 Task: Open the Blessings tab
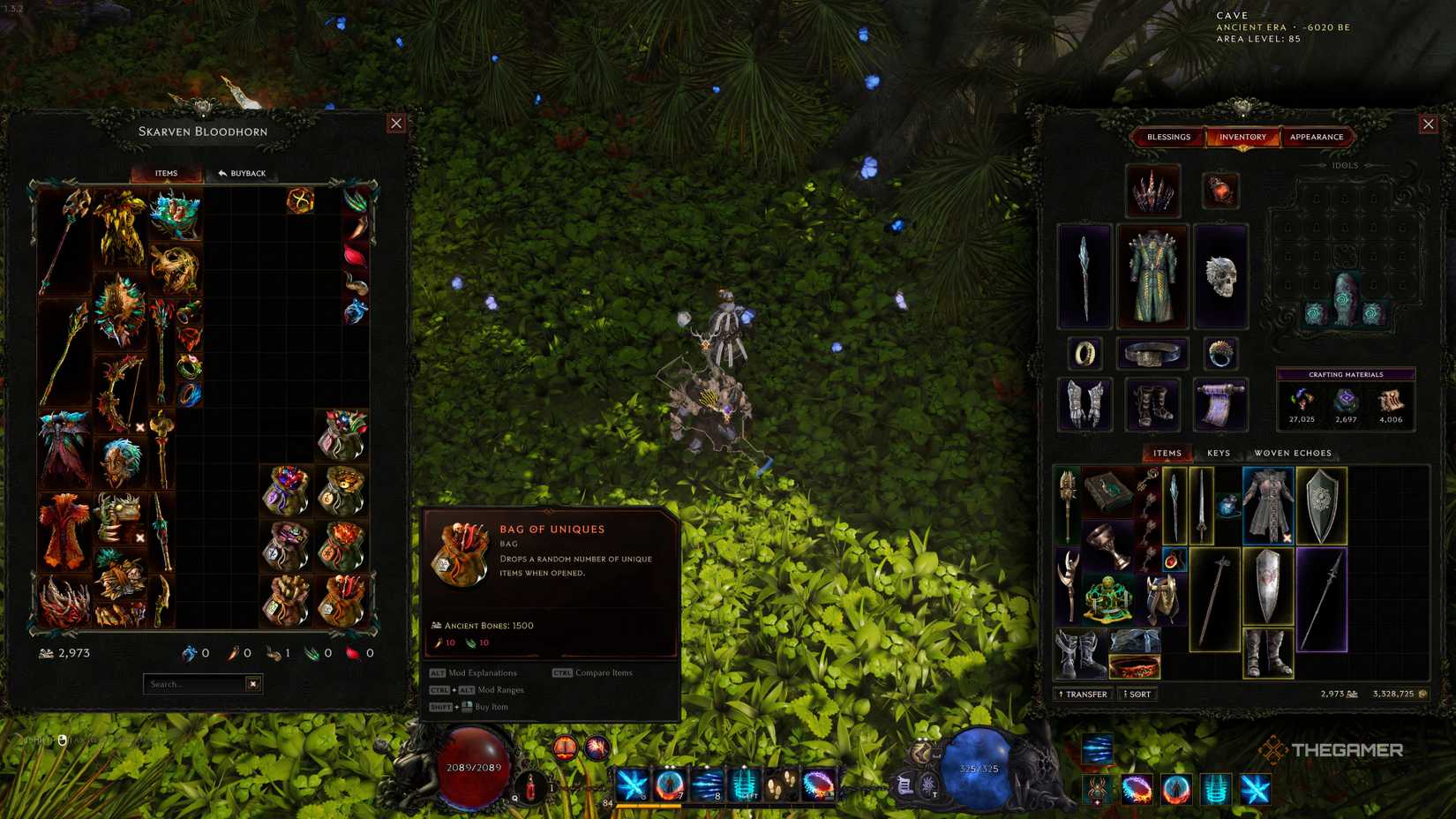click(1169, 137)
